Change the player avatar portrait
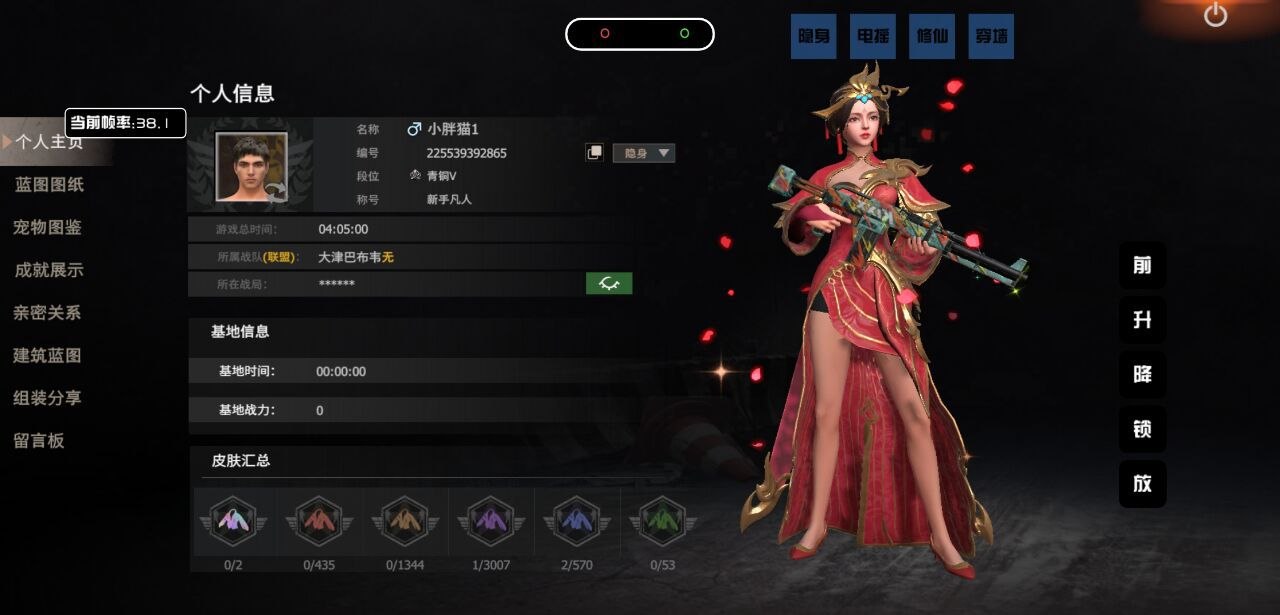Viewport: 1280px width, 615px height. 252,167
